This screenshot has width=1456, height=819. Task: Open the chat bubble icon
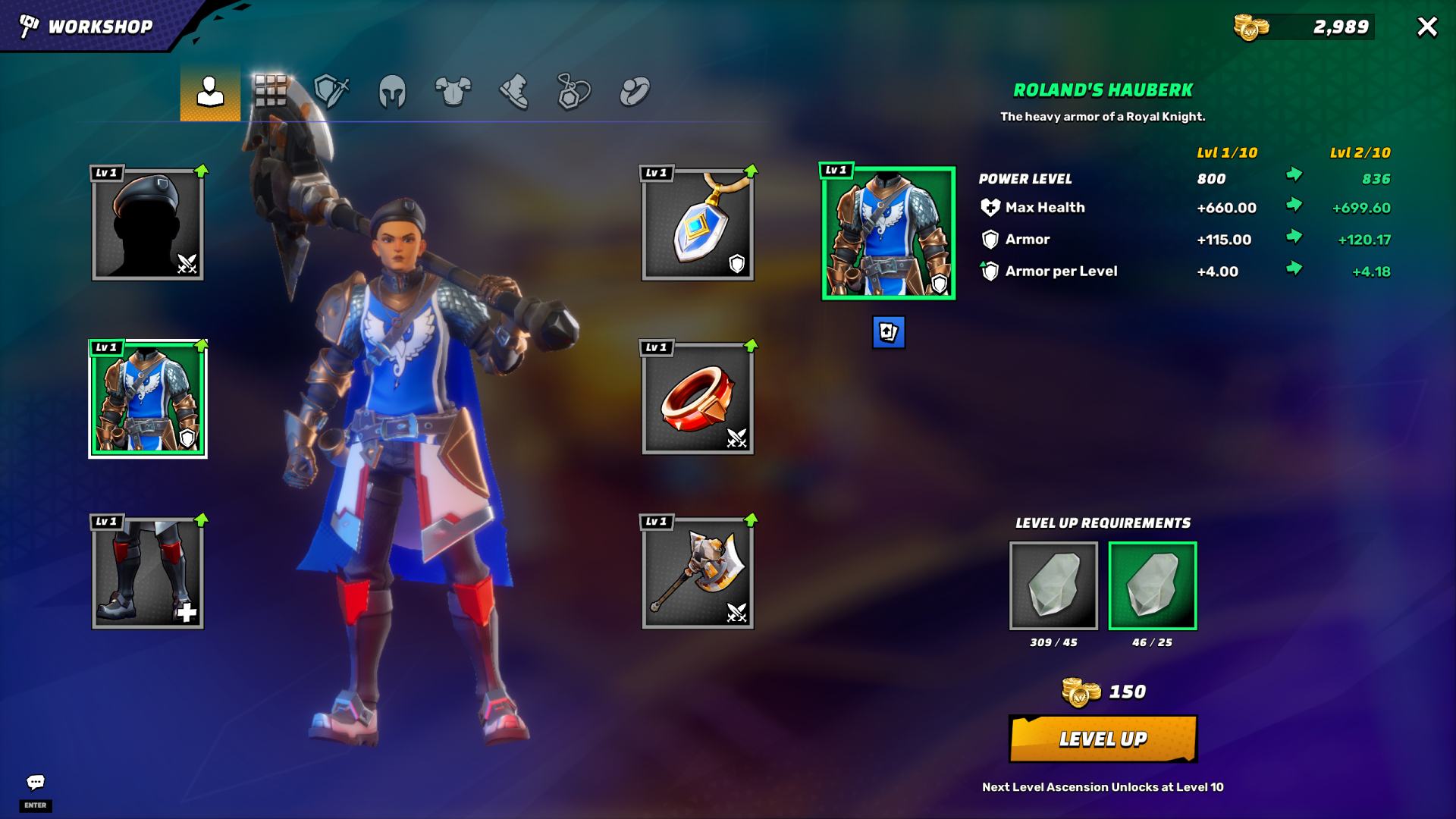[36, 782]
